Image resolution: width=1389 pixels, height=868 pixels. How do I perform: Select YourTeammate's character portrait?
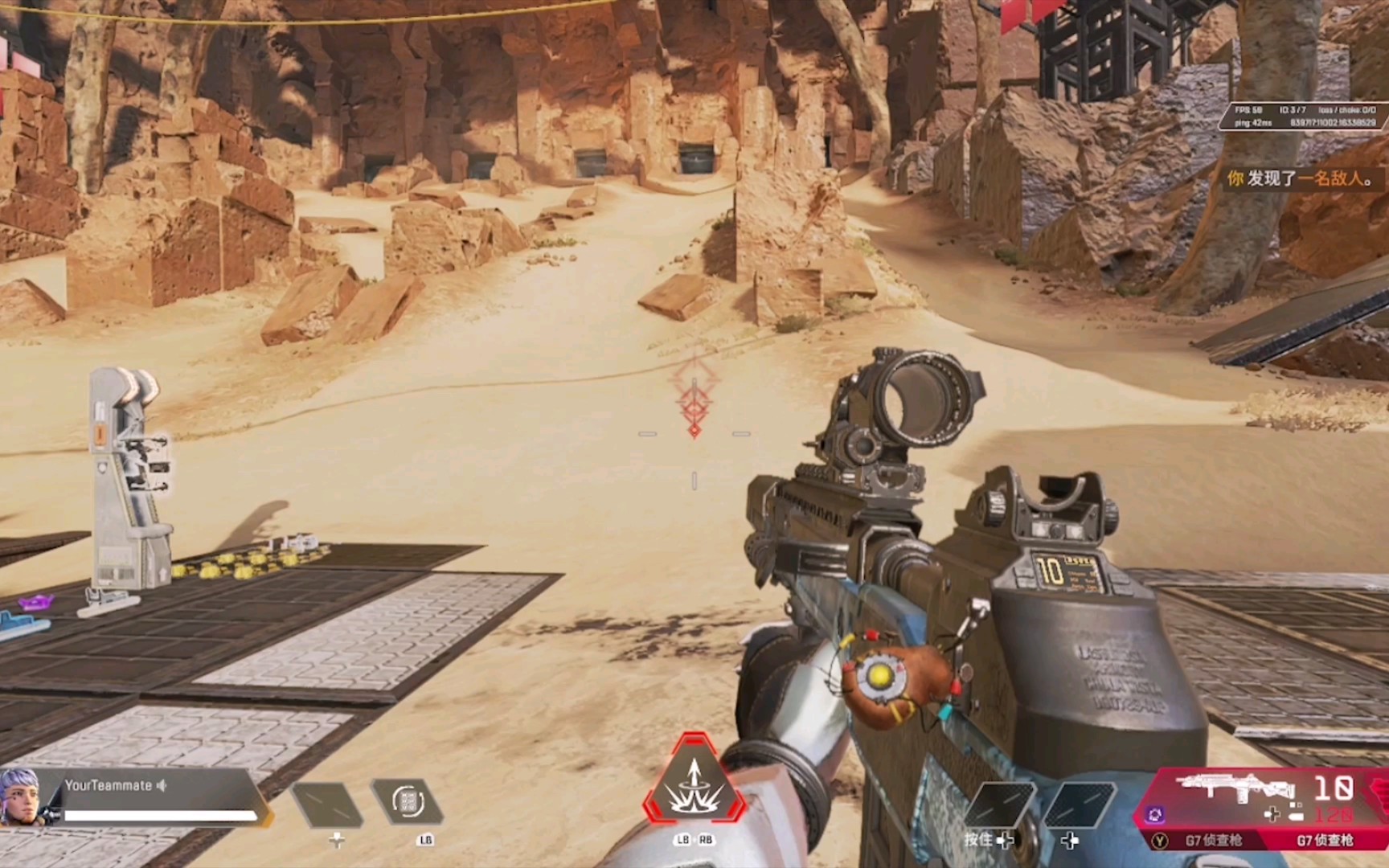tap(20, 796)
